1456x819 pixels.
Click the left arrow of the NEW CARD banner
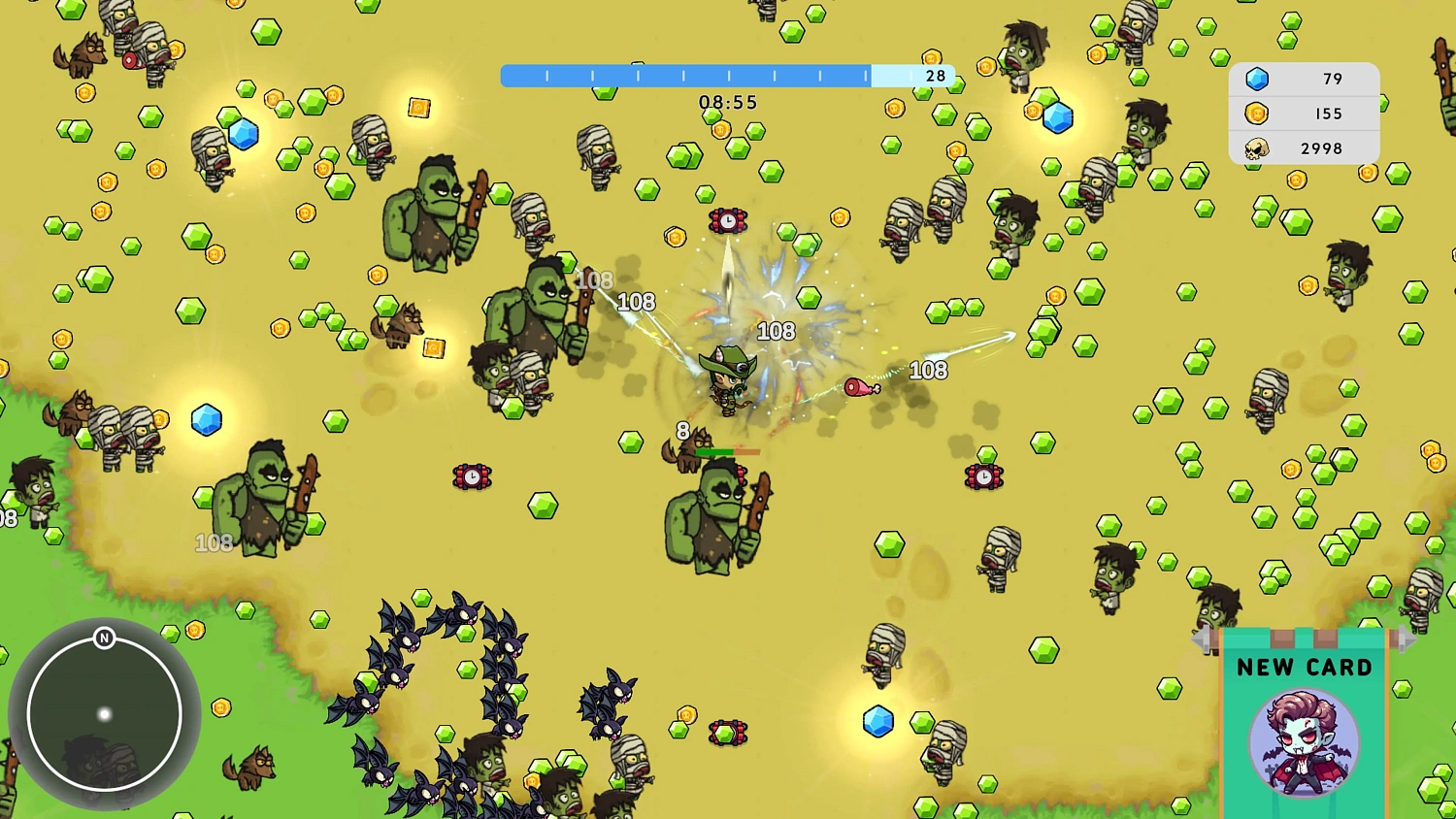click(1201, 639)
